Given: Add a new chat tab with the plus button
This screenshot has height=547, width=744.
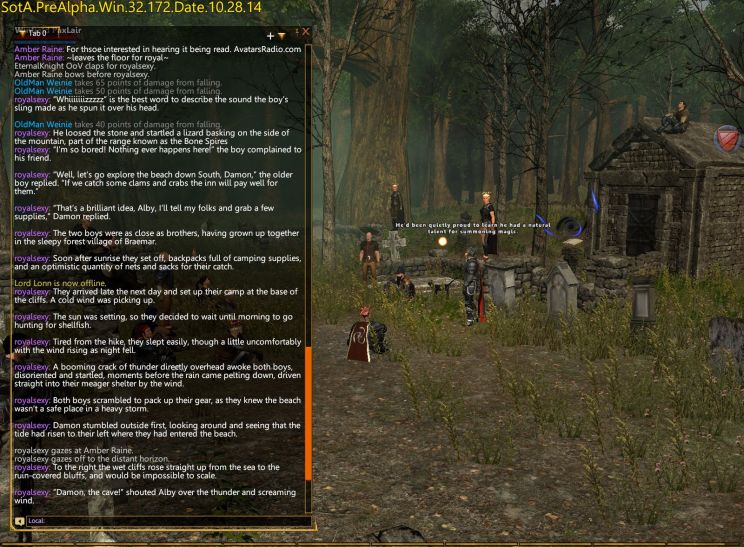Looking at the screenshot, I should 270,35.
